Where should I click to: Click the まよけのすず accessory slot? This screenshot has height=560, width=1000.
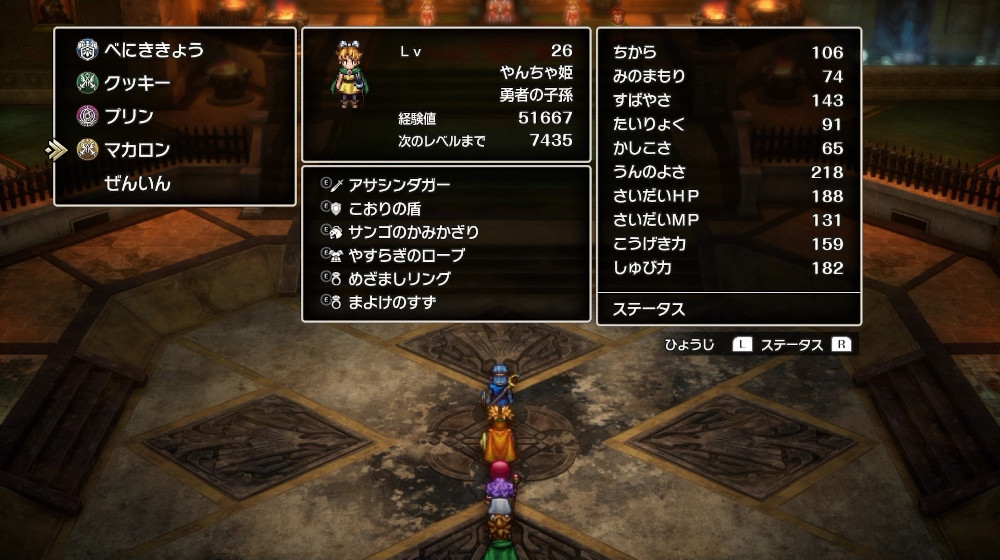392,302
